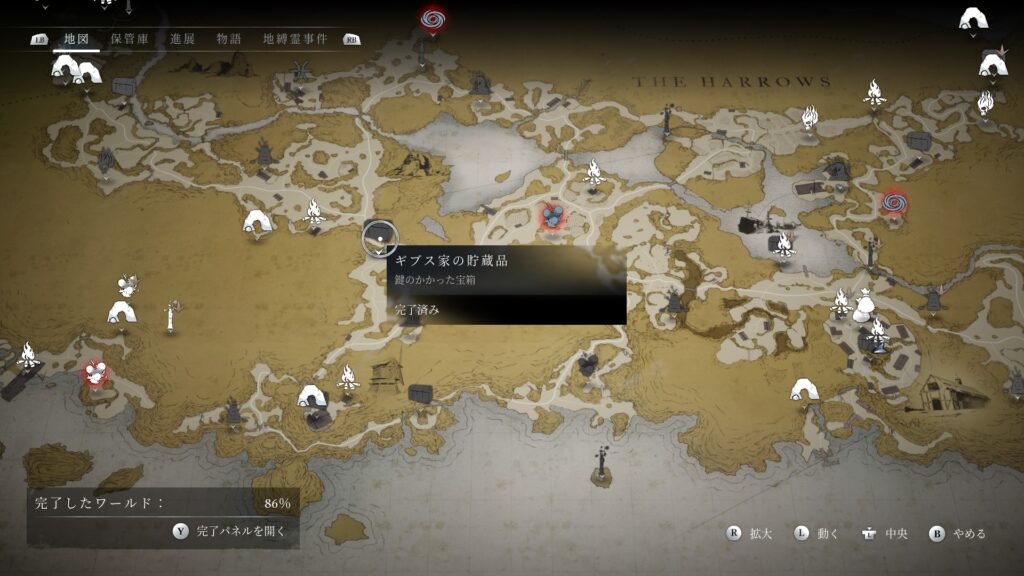Select the ギブス家の貯蔵品 tooltip panel
The height and width of the screenshot is (576, 1024).
506,284
